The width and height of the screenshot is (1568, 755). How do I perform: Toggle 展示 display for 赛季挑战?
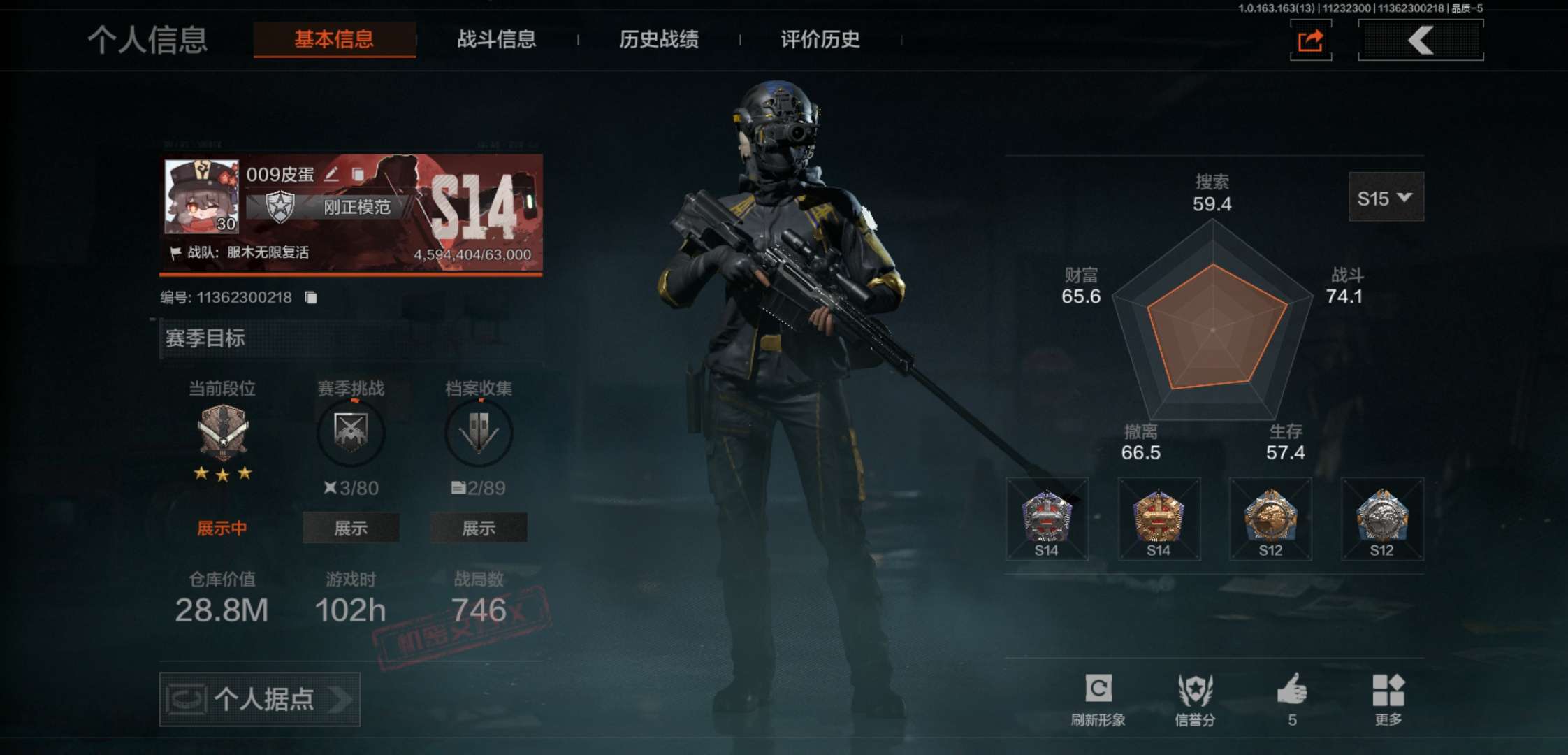tap(351, 528)
